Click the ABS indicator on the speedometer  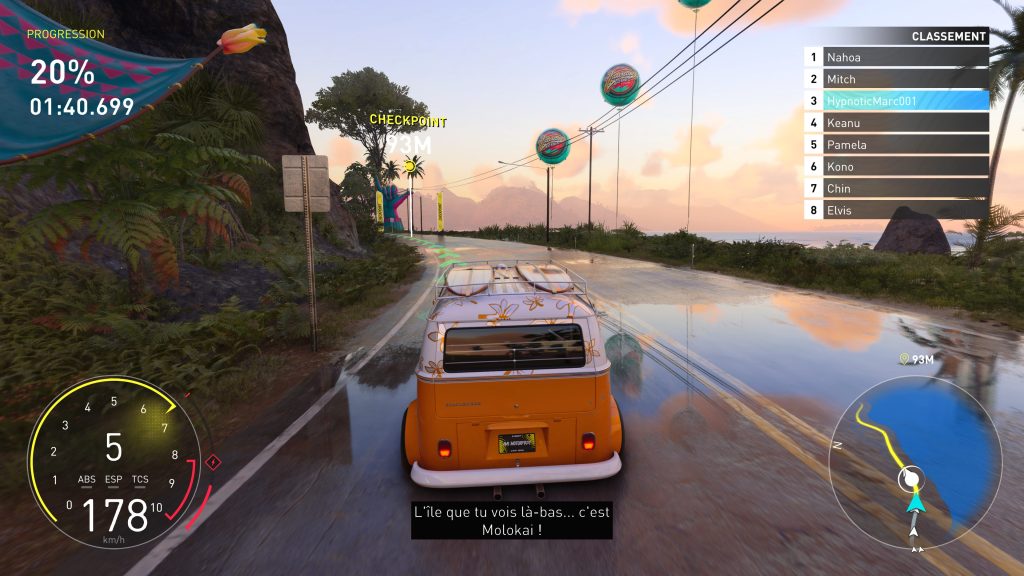87,479
